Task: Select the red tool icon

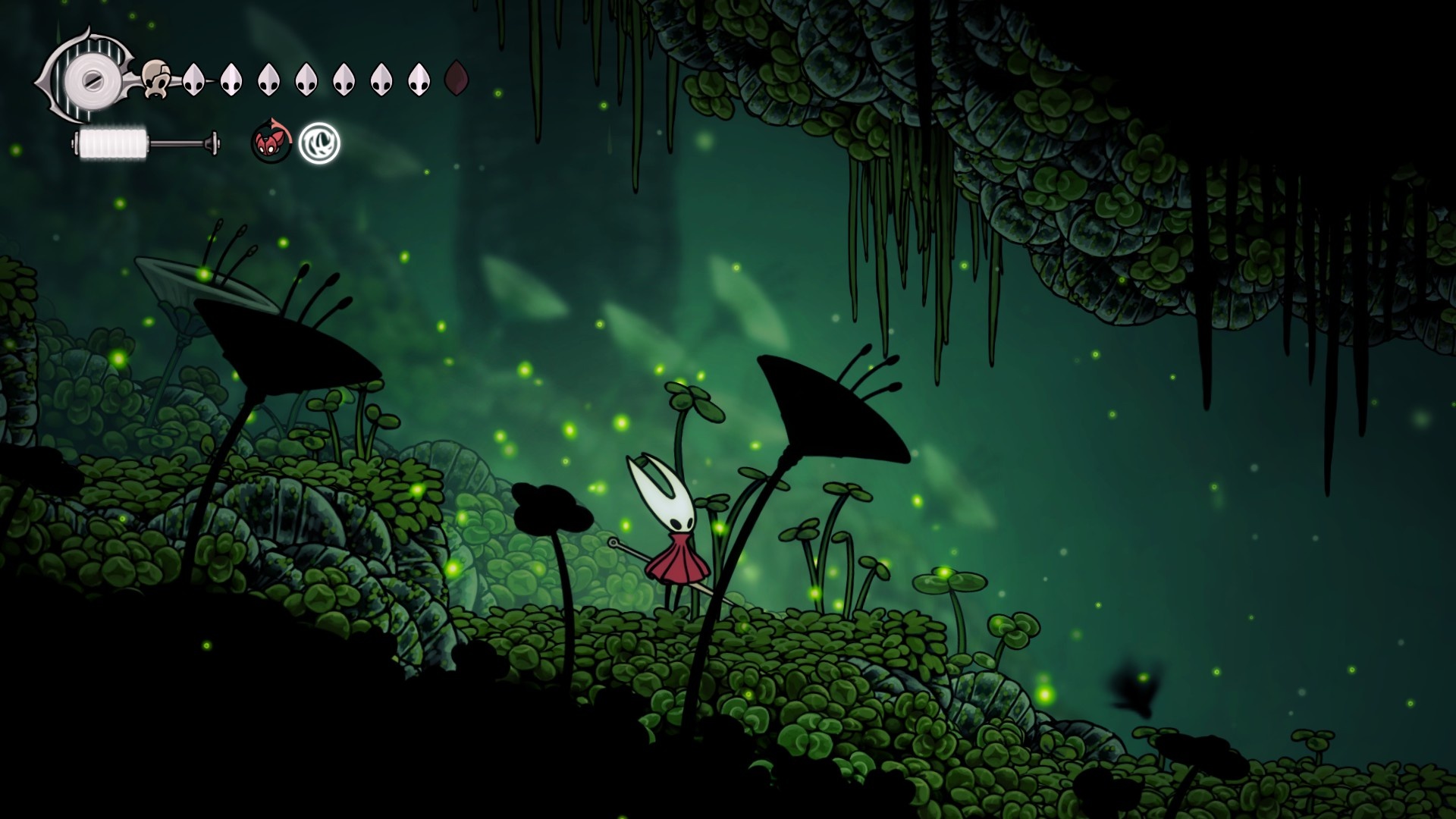Action: click(x=271, y=142)
